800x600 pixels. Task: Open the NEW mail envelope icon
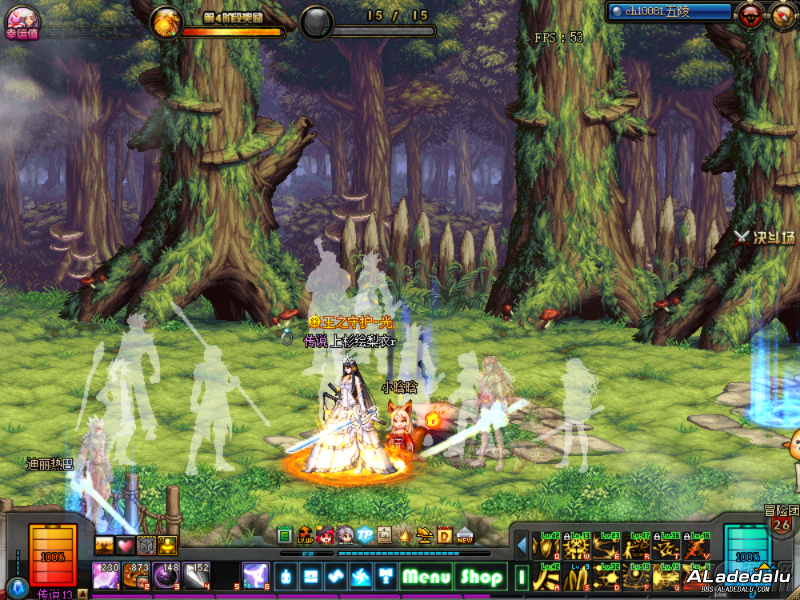465,536
